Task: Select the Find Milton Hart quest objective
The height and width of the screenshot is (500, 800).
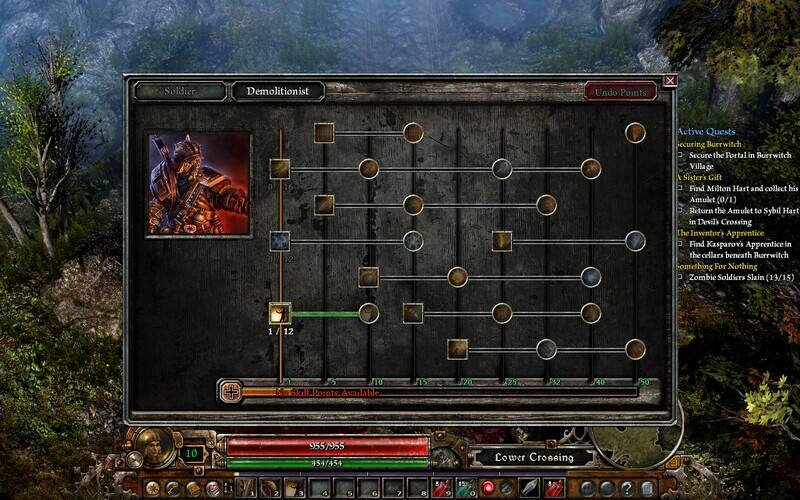Action: (680, 189)
